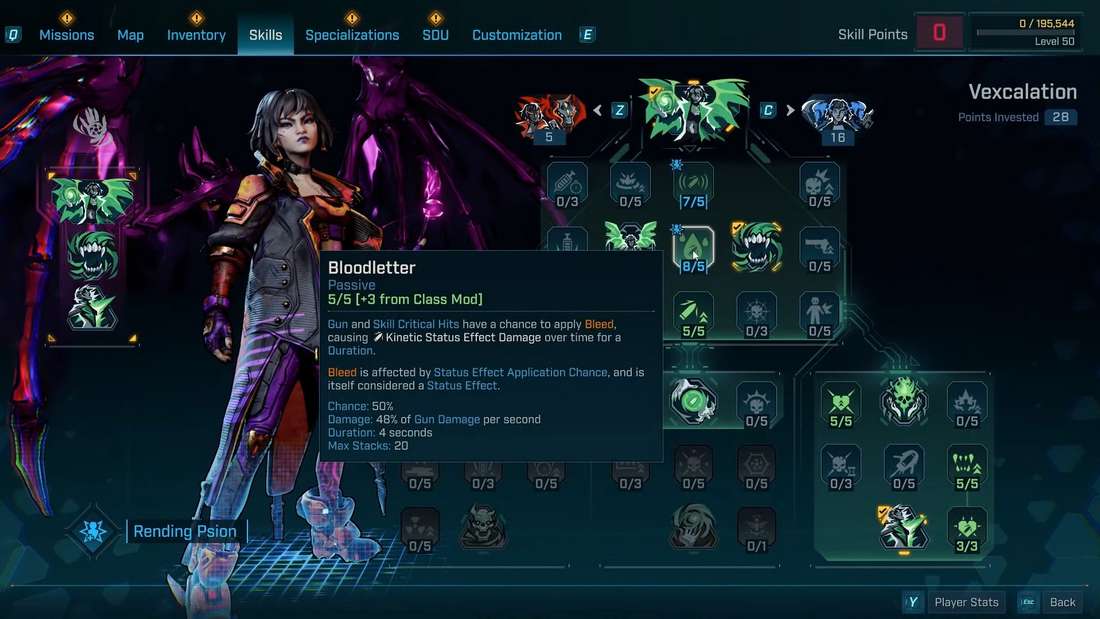Go to the Inventory tab
The image size is (1100, 619).
click(x=196, y=35)
